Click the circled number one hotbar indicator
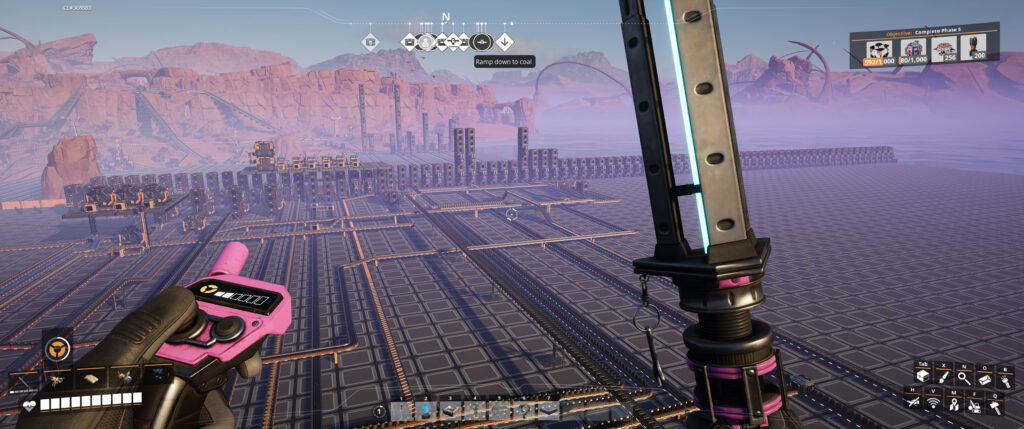Image resolution: width=1024 pixels, height=429 pixels. point(380,411)
